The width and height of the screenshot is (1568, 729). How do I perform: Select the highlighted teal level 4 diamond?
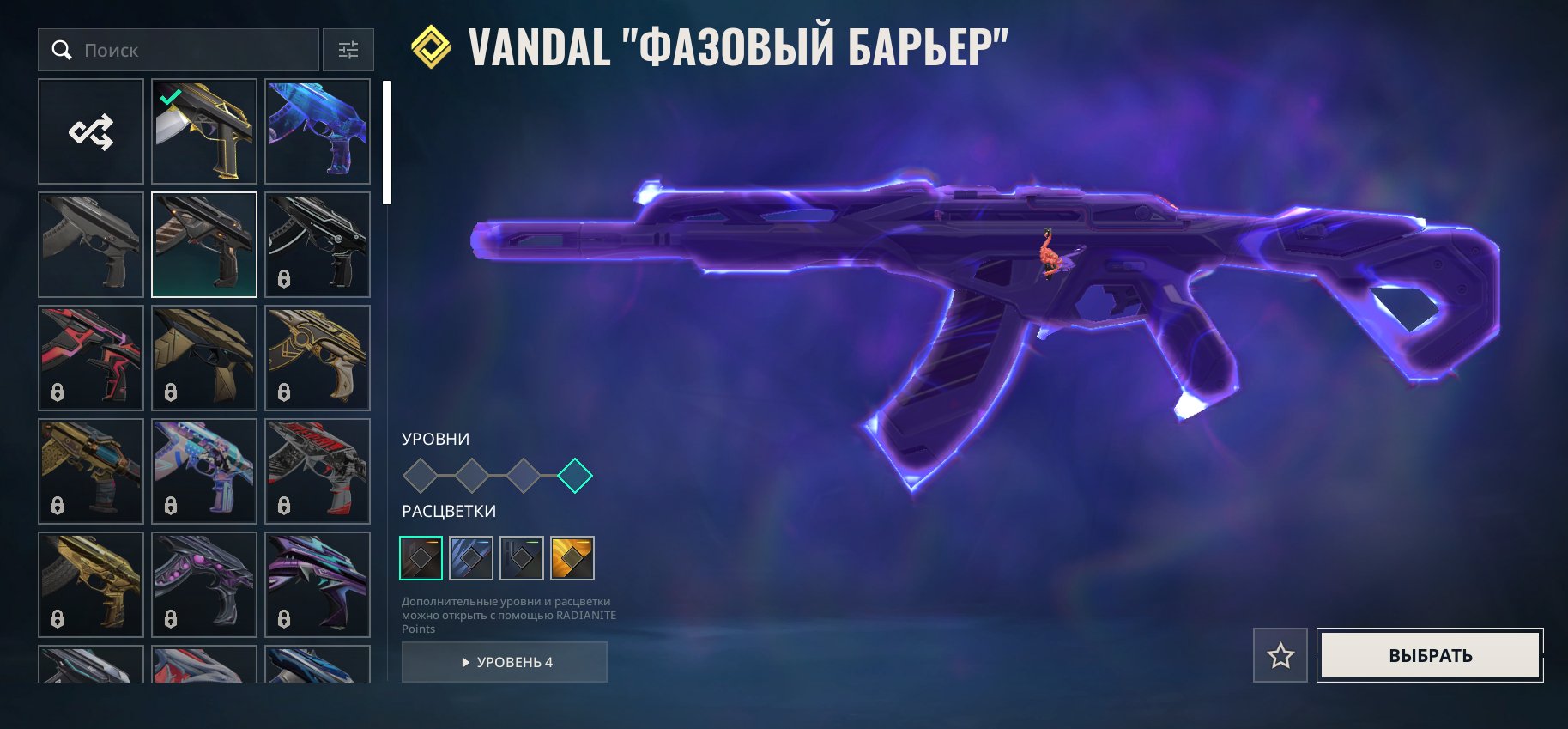click(575, 477)
